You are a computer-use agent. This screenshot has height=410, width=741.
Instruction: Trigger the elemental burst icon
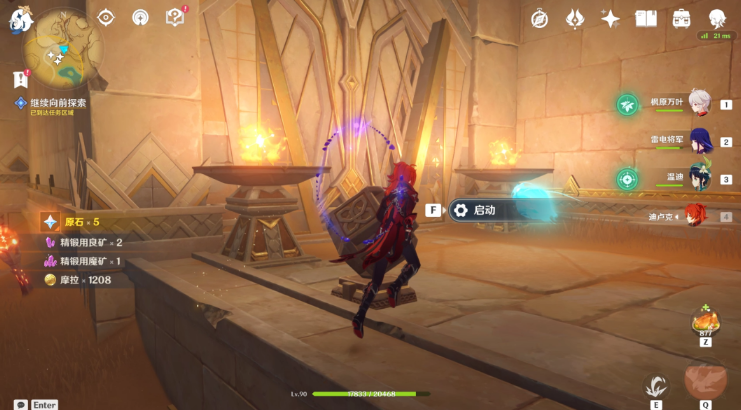pyautogui.click(x=705, y=382)
